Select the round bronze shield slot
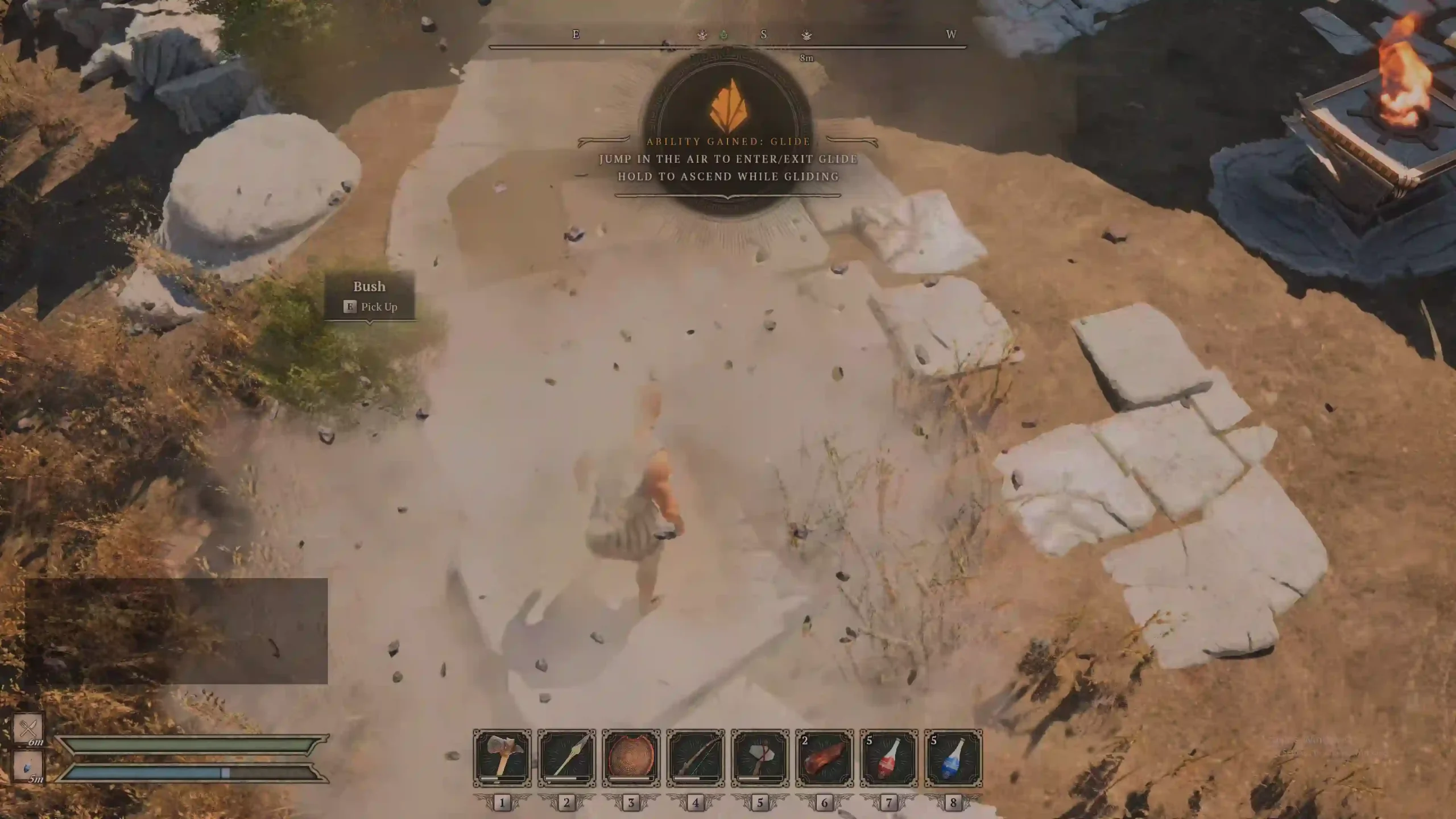 [x=631, y=758]
